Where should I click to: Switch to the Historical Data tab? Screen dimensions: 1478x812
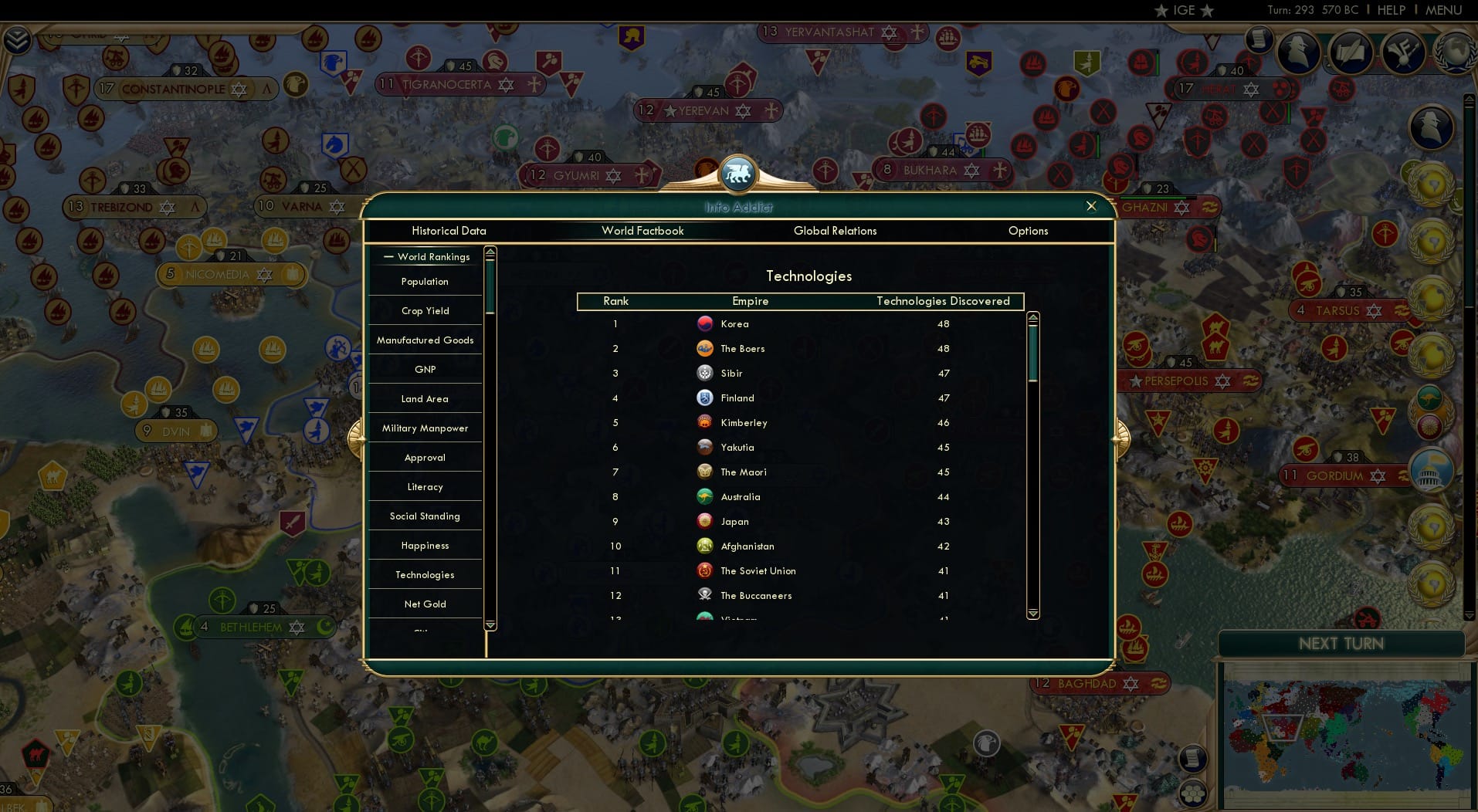(449, 231)
